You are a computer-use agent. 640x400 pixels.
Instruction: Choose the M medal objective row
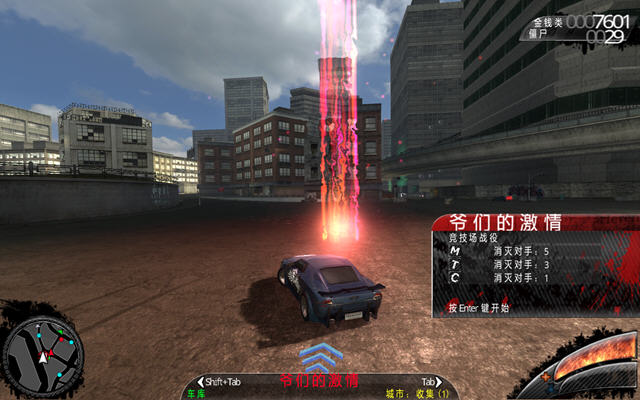tap(500, 251)
